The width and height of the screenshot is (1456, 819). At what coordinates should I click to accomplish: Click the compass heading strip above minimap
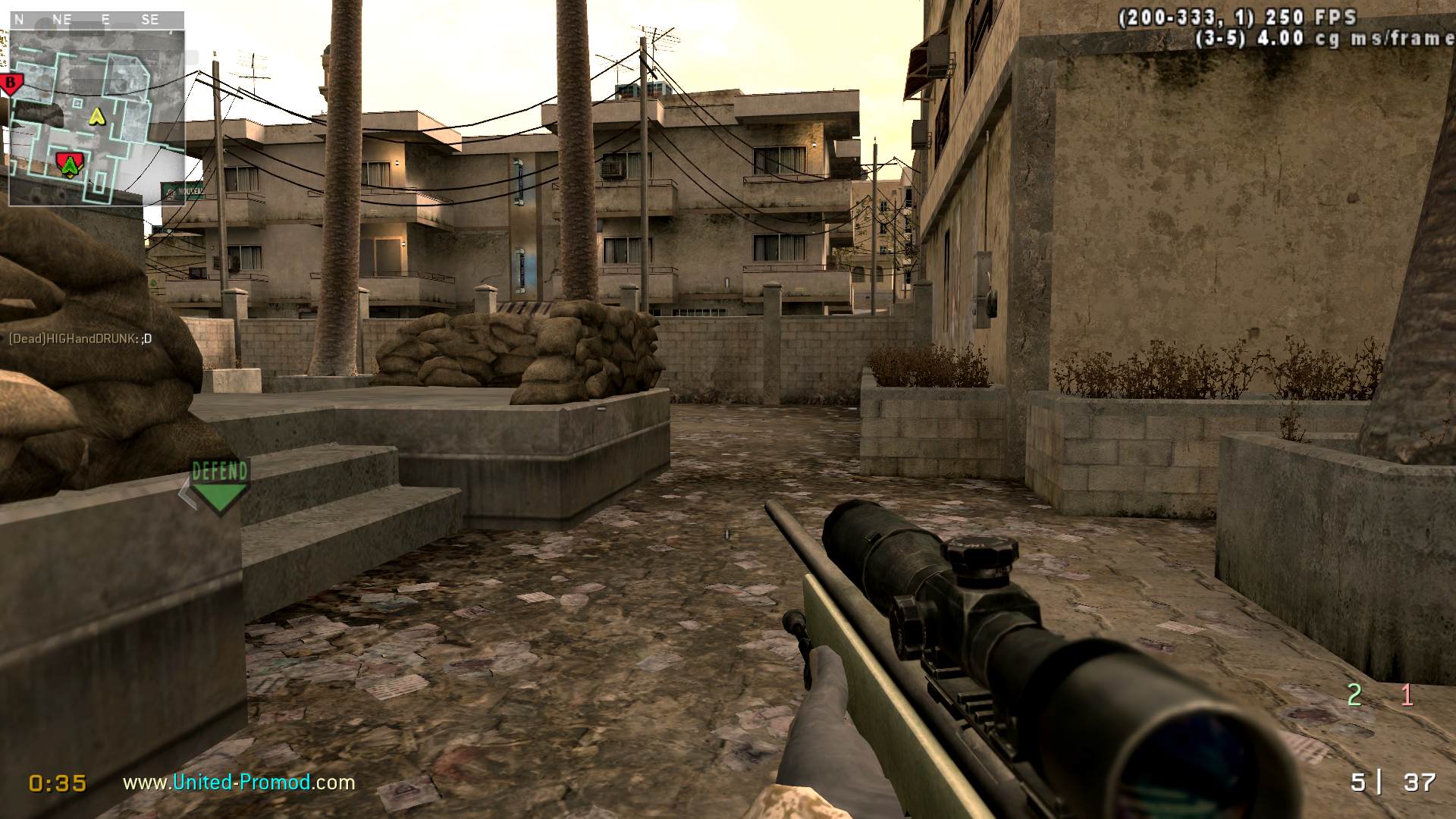(97, 20)
